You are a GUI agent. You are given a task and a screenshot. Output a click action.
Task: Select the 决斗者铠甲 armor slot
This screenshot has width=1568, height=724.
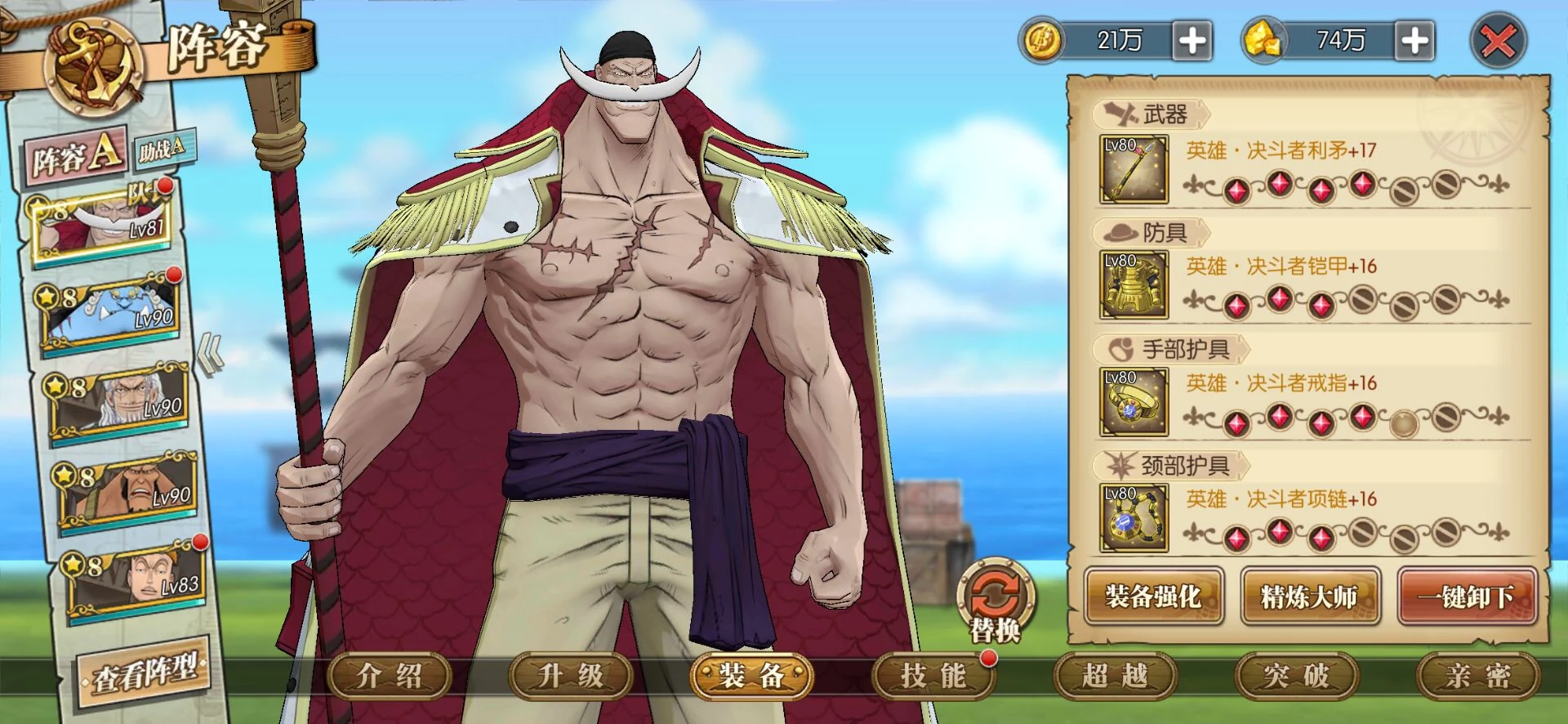(1134, 285)
